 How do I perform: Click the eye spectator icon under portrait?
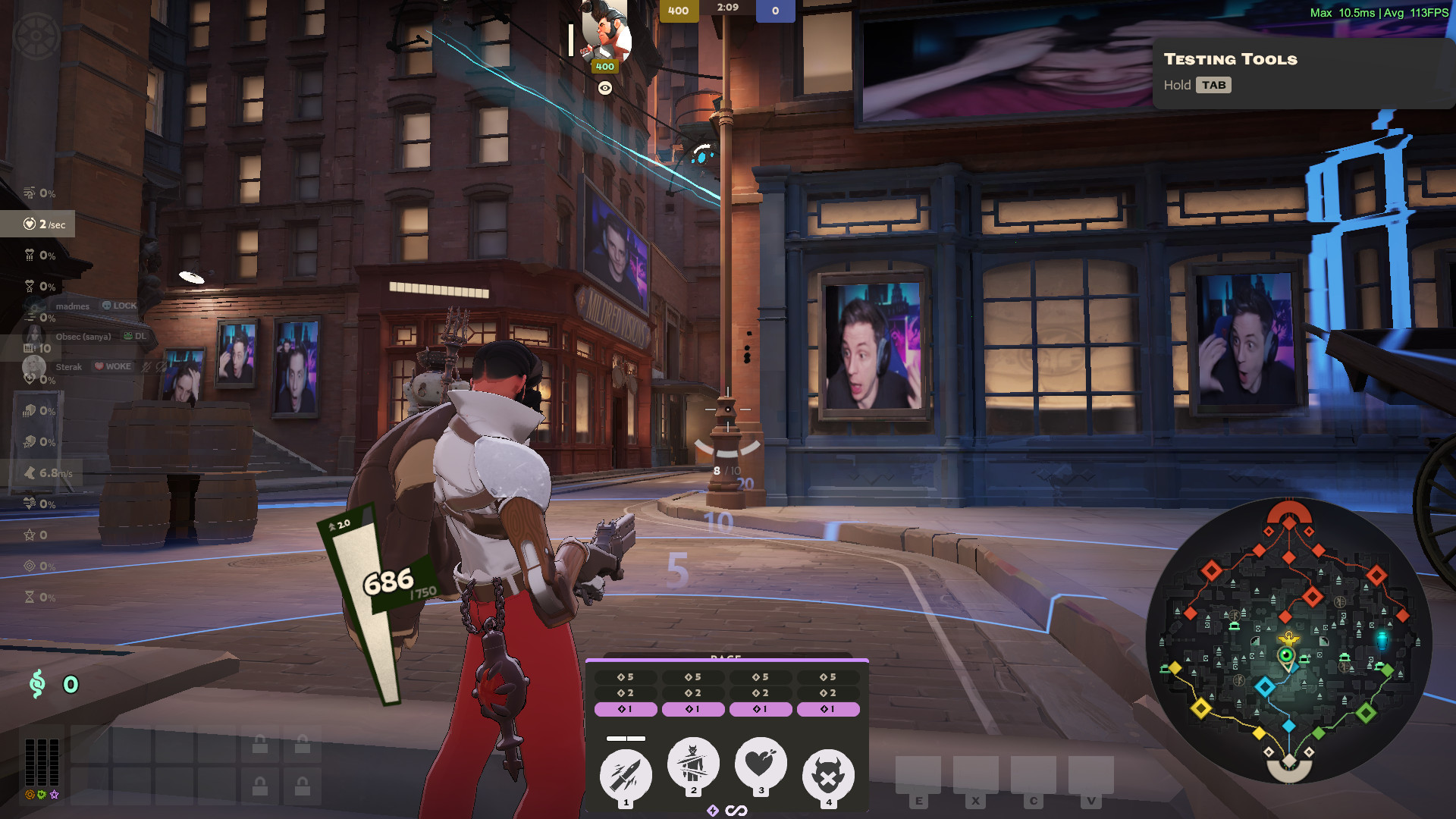pyautogui.click(x=604, y=89)
